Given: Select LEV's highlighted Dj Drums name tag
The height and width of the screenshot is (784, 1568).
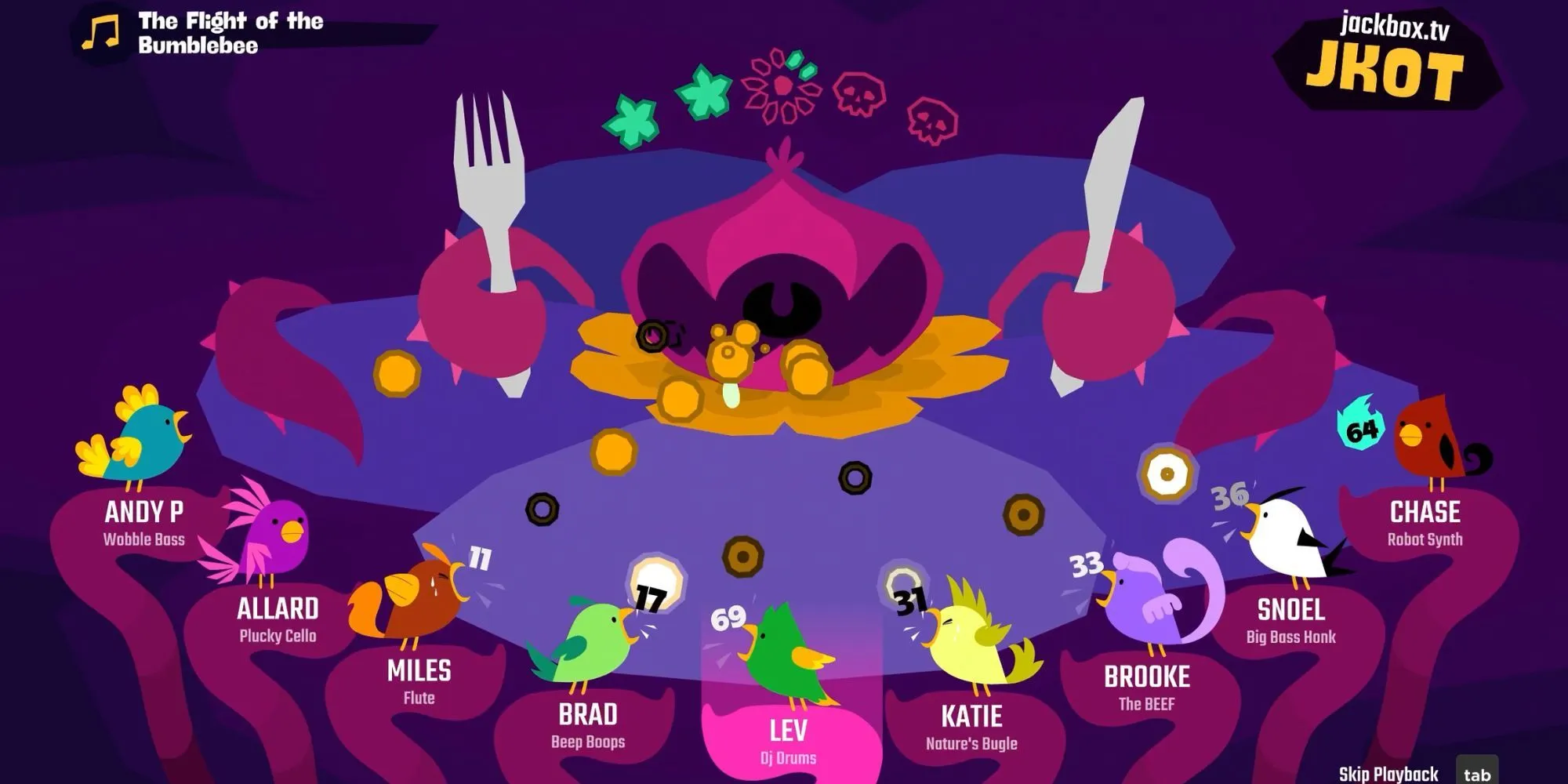Looking at the screenshot, I should pyautogui.click(x=788, y=740).
